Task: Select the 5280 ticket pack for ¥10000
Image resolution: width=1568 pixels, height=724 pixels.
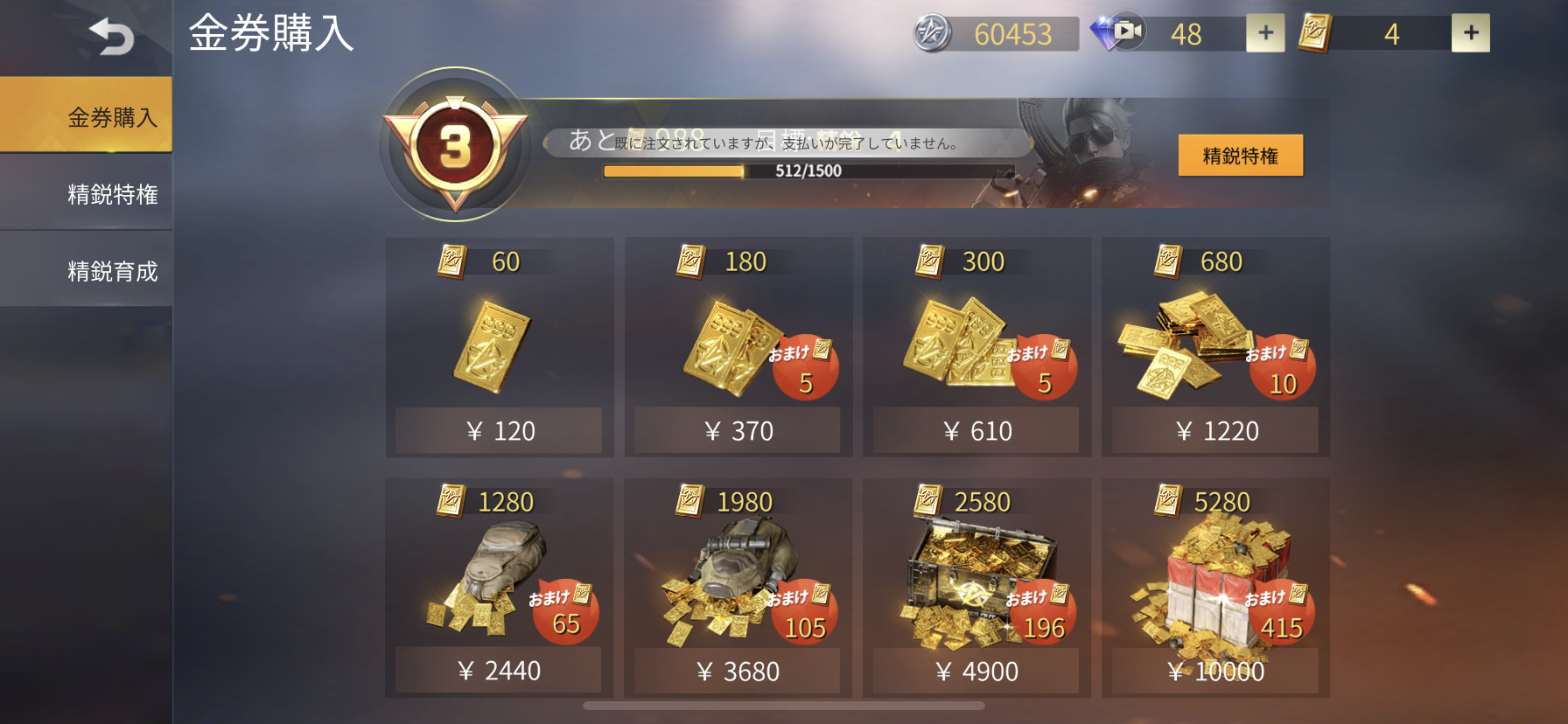Action: tap(1215, 671)
